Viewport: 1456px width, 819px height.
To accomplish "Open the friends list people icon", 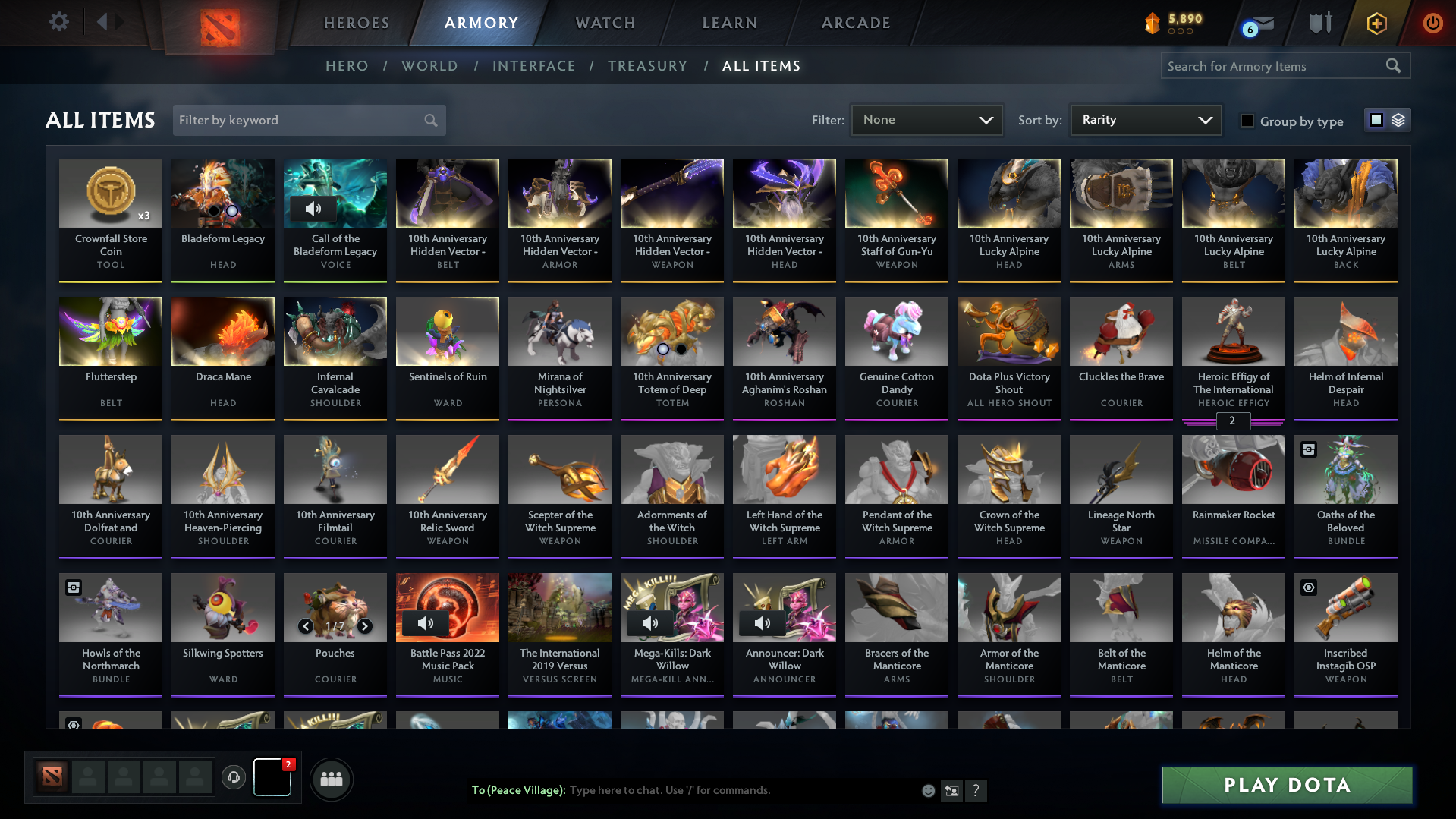I will [x=331, y=778].
